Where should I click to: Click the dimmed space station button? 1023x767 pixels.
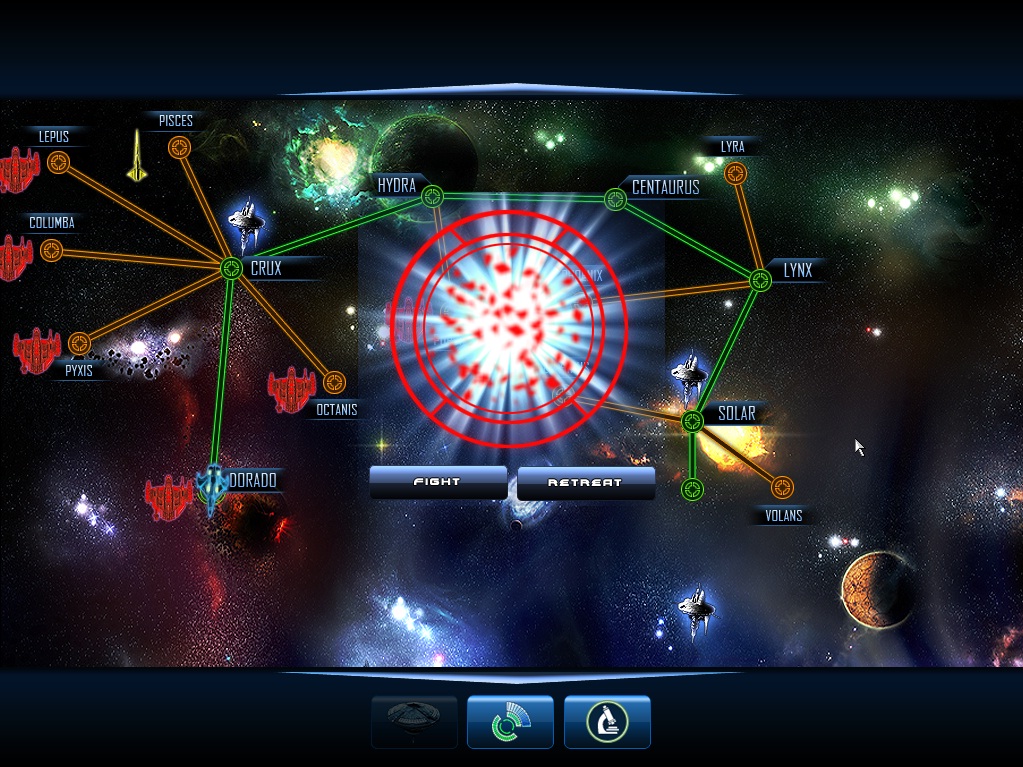pyautogui.click(x=414, y=721)
